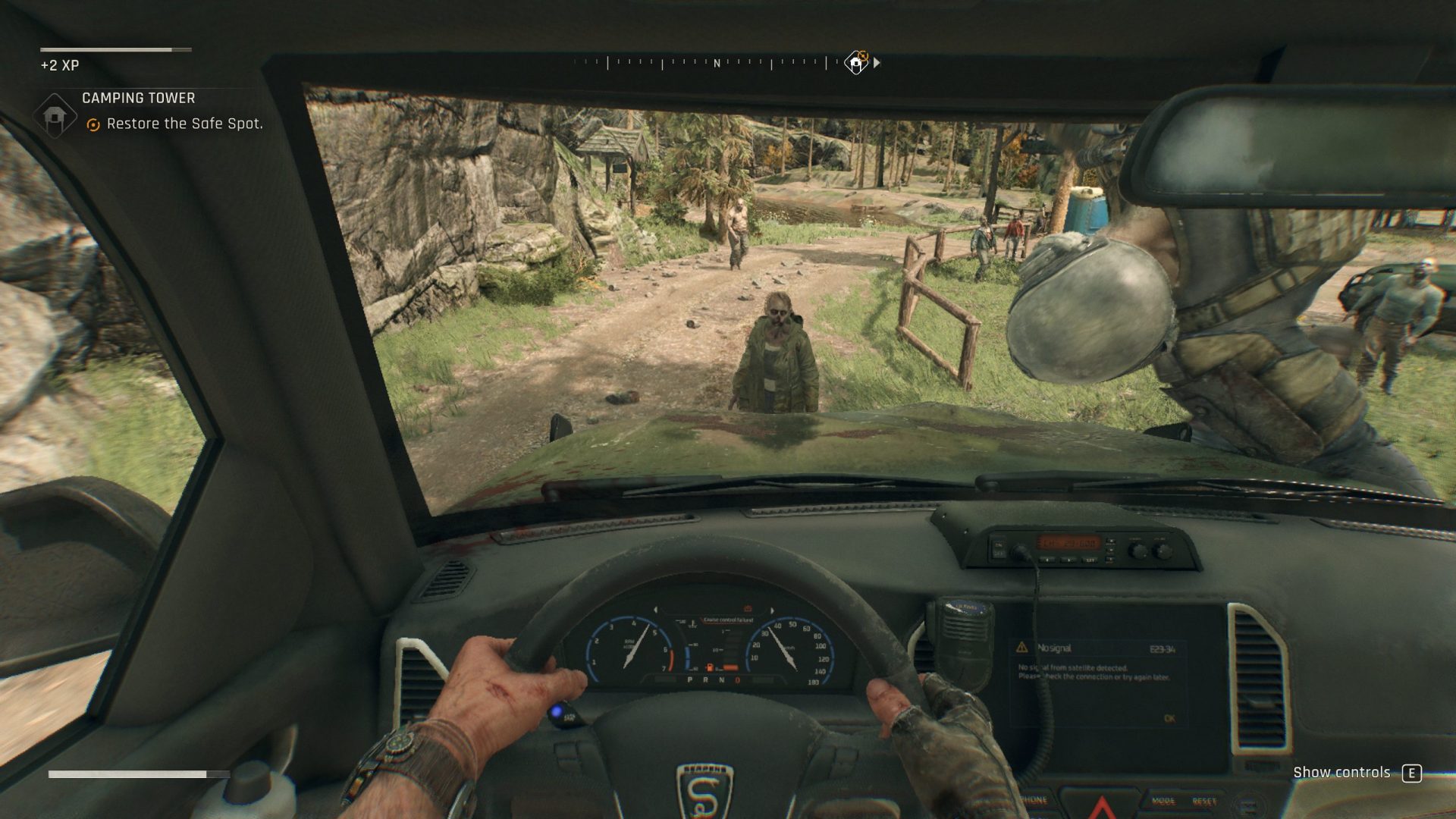Click the Restore the Safe Spot objective
Viewport: 1456px width, 819px height.
point(184,124)
